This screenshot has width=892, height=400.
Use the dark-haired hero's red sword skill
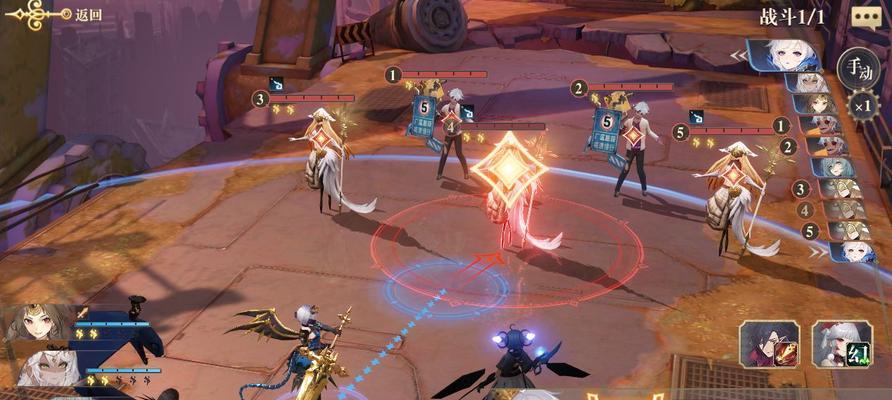(x=769, y=346)
